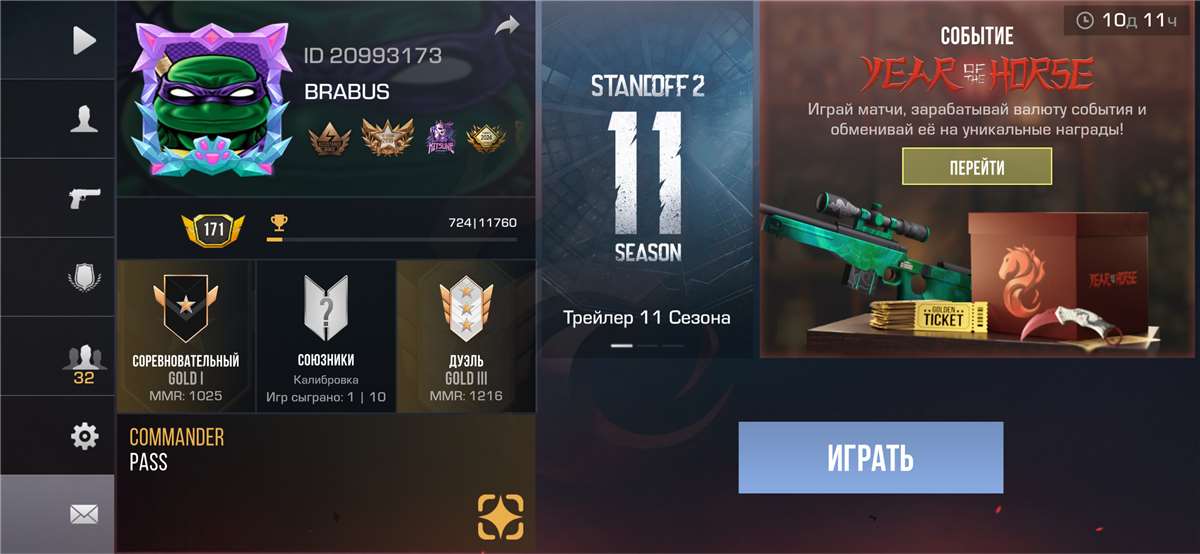
Task: Select the purple skull profile medal
Action: point(439,138)
